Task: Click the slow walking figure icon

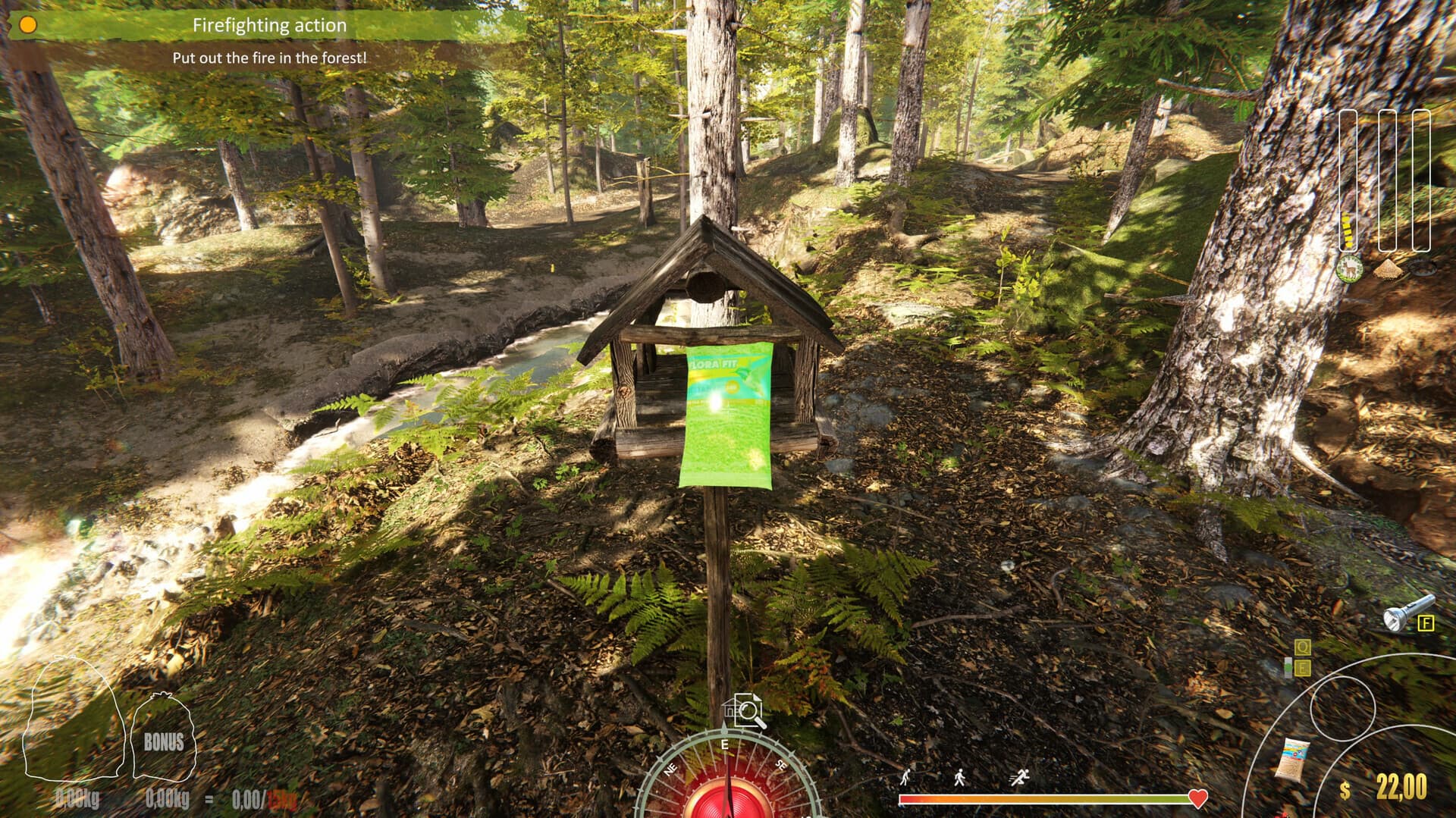Action: (x=905, y=778)
